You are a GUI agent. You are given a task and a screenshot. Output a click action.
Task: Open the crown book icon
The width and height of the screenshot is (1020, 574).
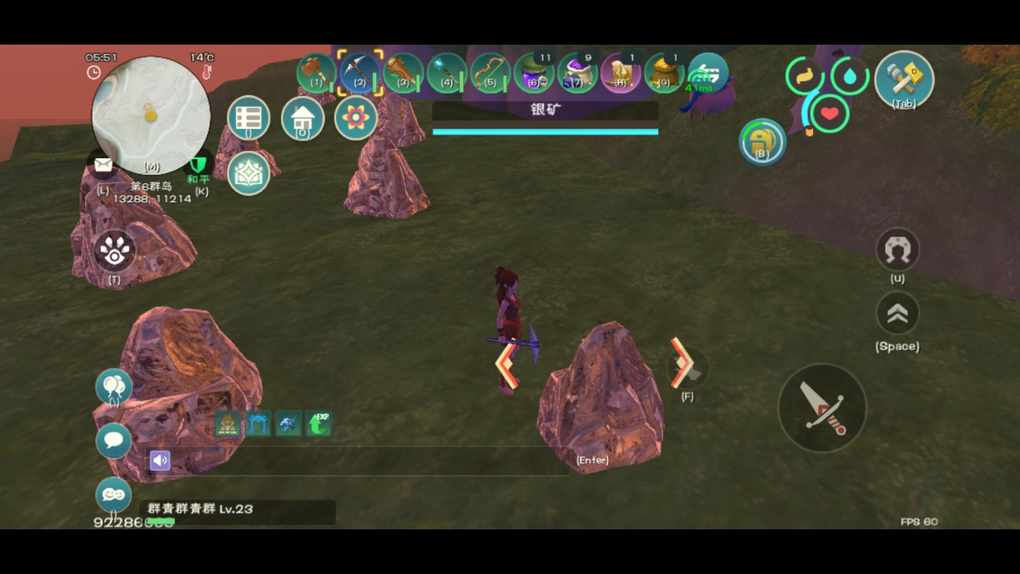248,173
